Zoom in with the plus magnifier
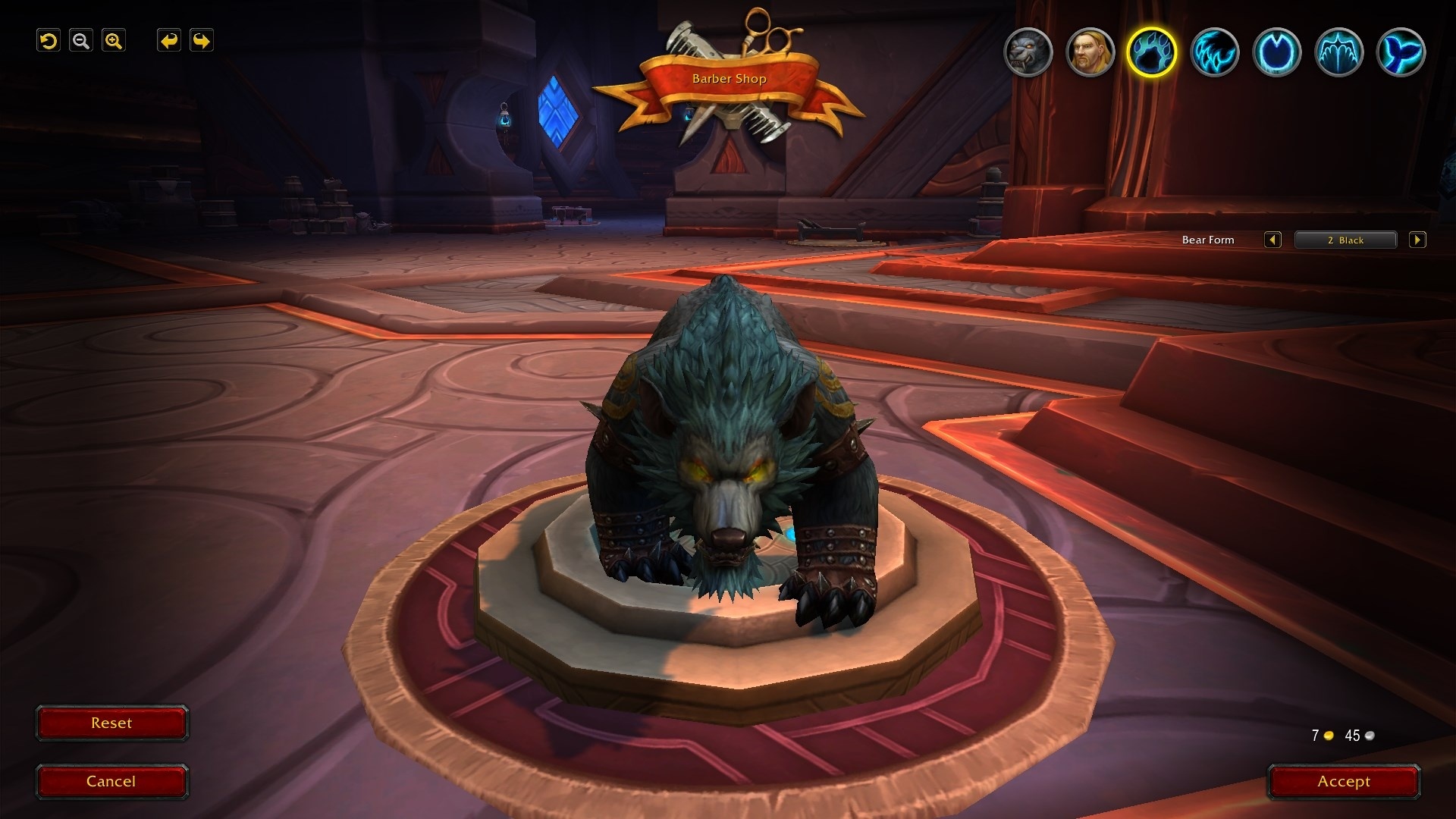Screen dimensions: 1456x819 pos(114,41)
